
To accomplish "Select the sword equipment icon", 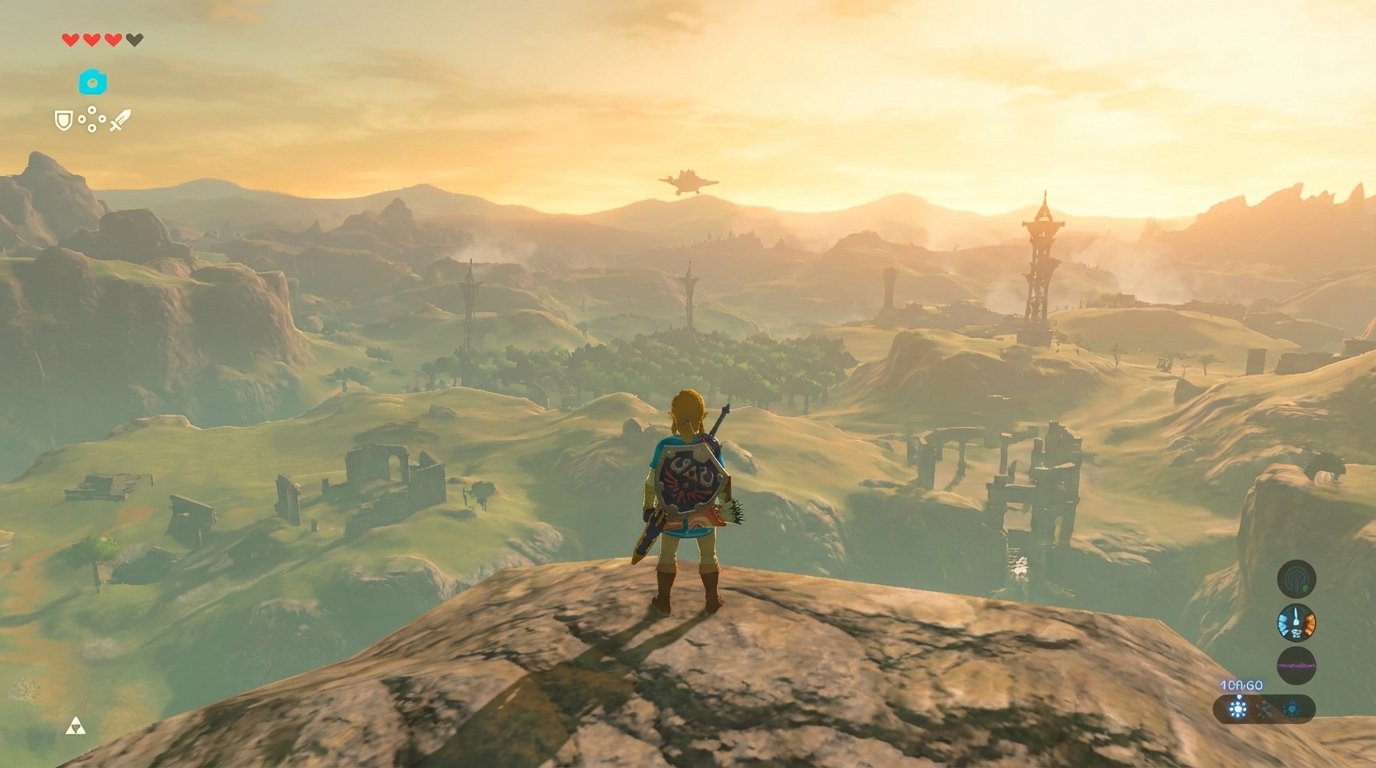I will [x=122, y=119].
